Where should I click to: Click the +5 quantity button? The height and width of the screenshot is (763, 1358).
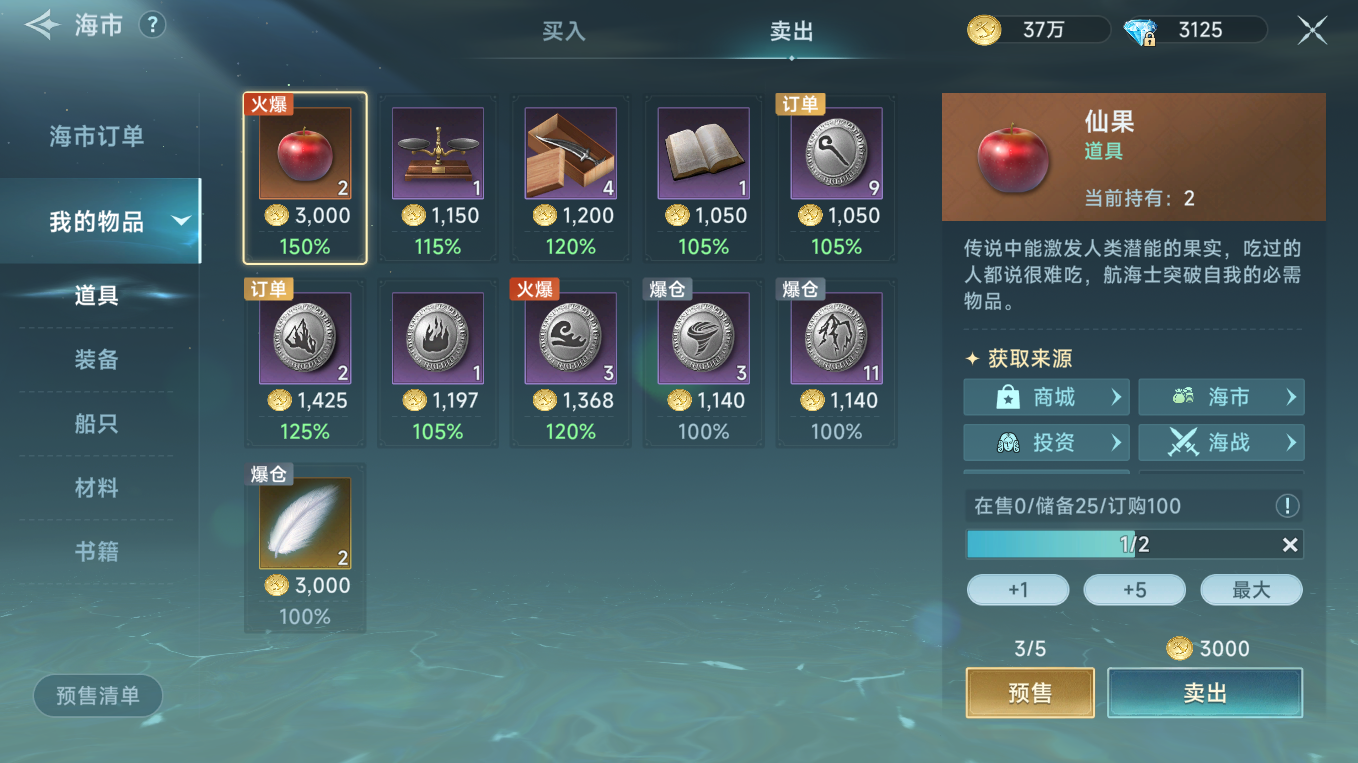pos(1134,589)
